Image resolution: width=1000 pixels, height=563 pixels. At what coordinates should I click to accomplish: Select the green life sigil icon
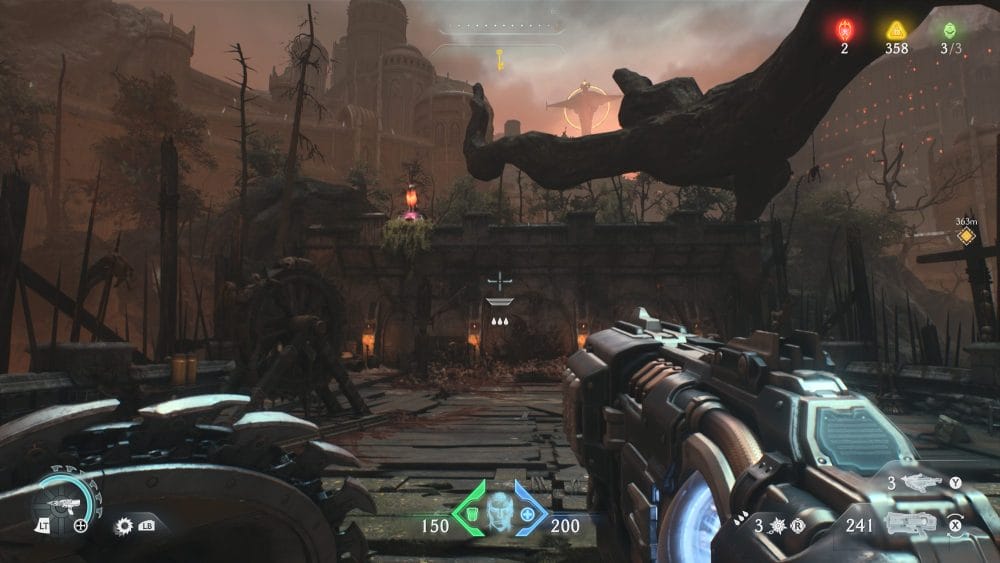[x=950, y=30]
